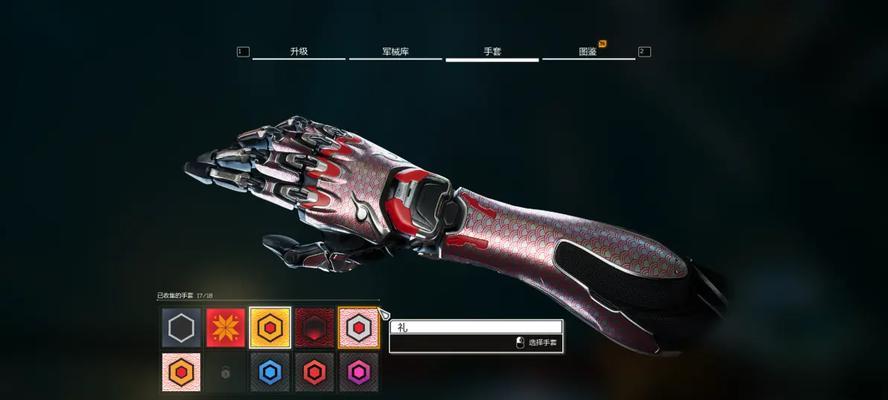Switch to the 升级 tab
Viewport: 888px width, 400px height.
click(x=298, y=51)
